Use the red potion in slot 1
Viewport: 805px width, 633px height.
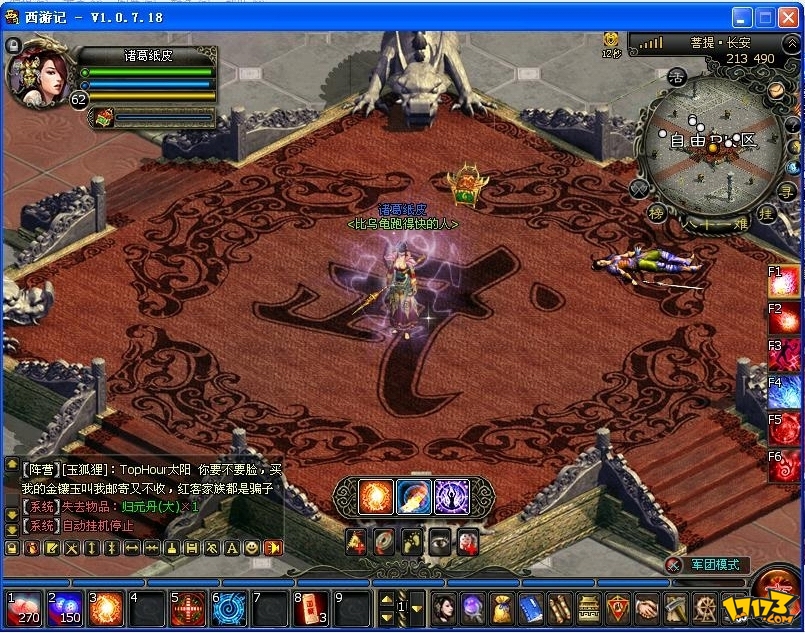pyautogui.click(x=22, y=609)
